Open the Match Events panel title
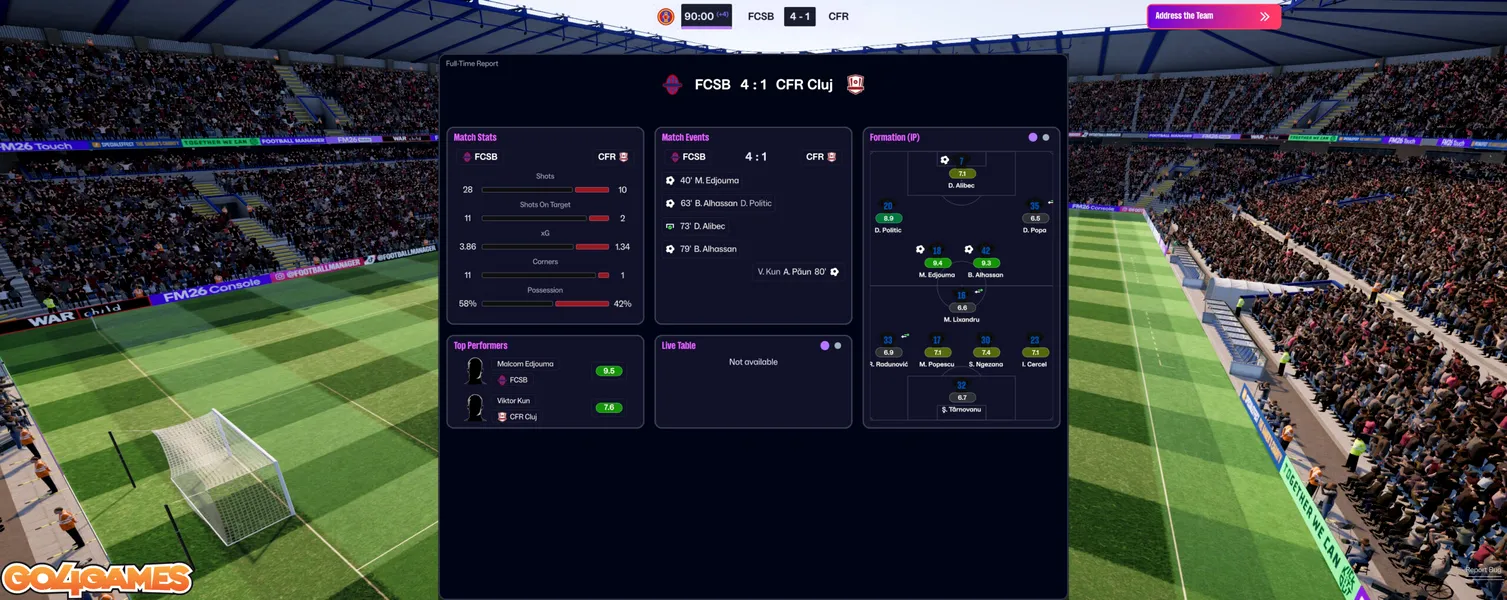This screenshot has width=1507, height=600. [685, 138]
